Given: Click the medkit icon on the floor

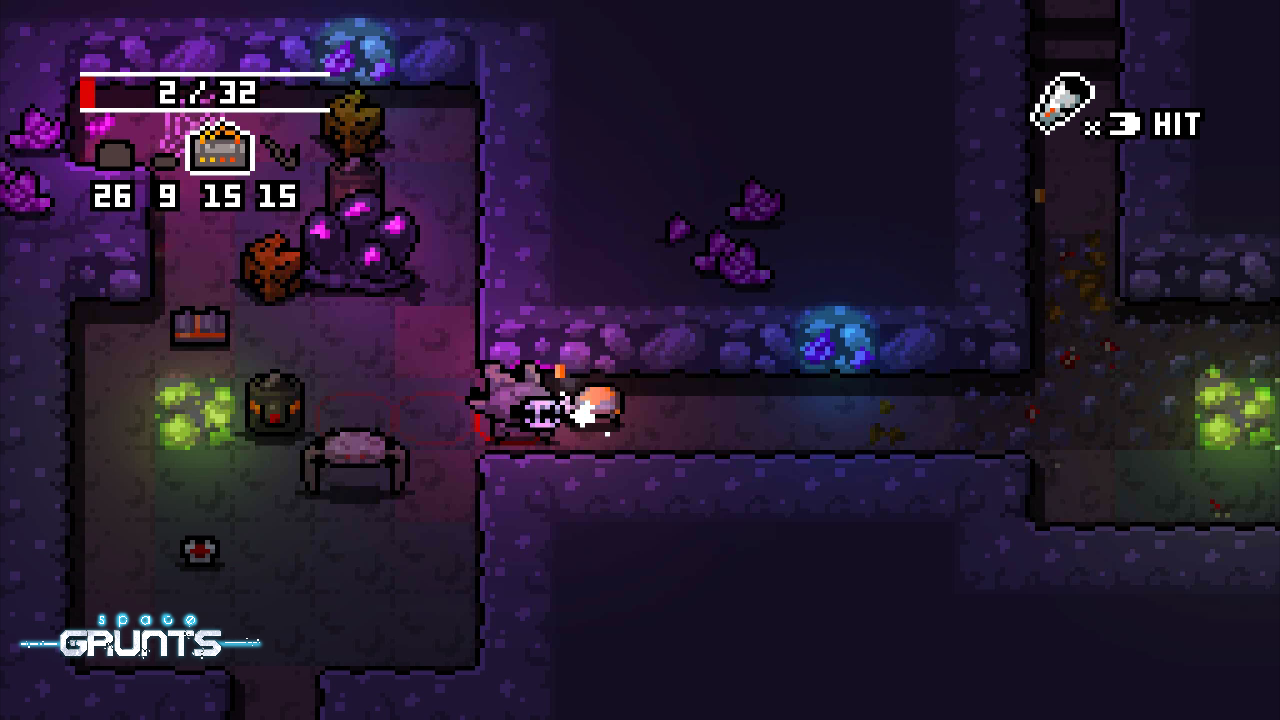Looking at the screenshot, I should [x=198, y=551].
